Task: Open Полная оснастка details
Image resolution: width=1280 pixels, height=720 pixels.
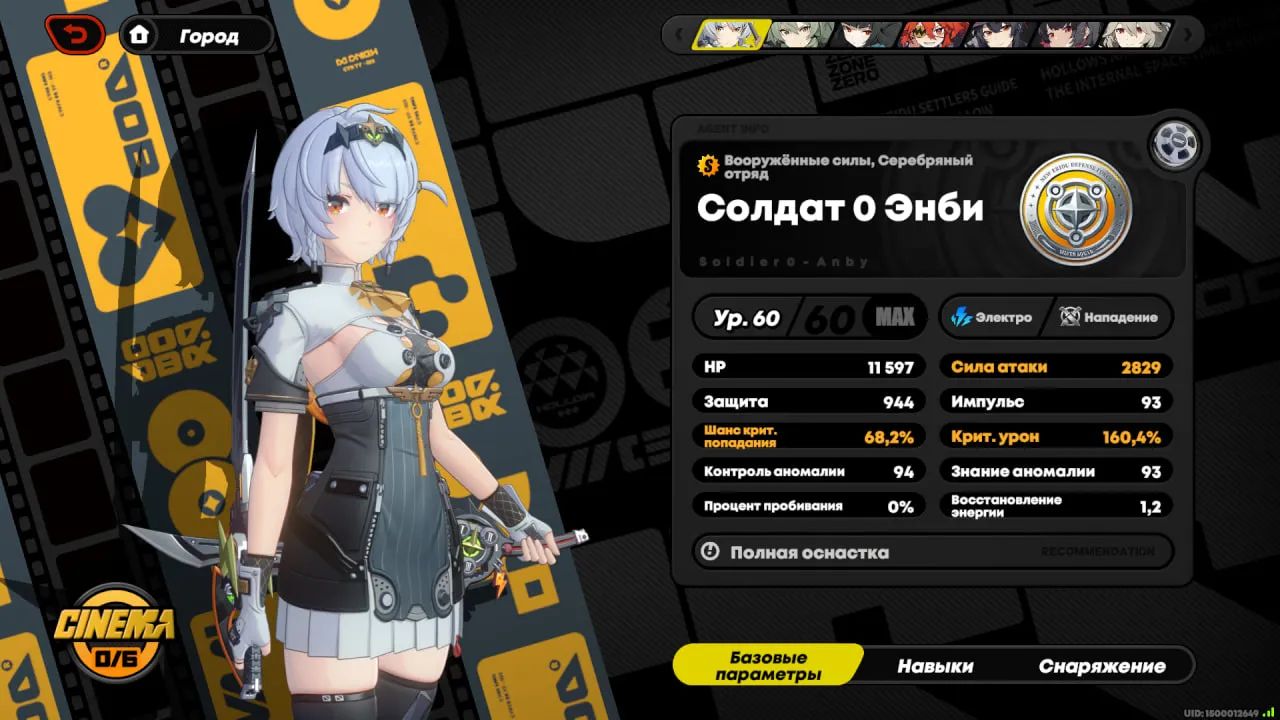Action: point(932,552)
